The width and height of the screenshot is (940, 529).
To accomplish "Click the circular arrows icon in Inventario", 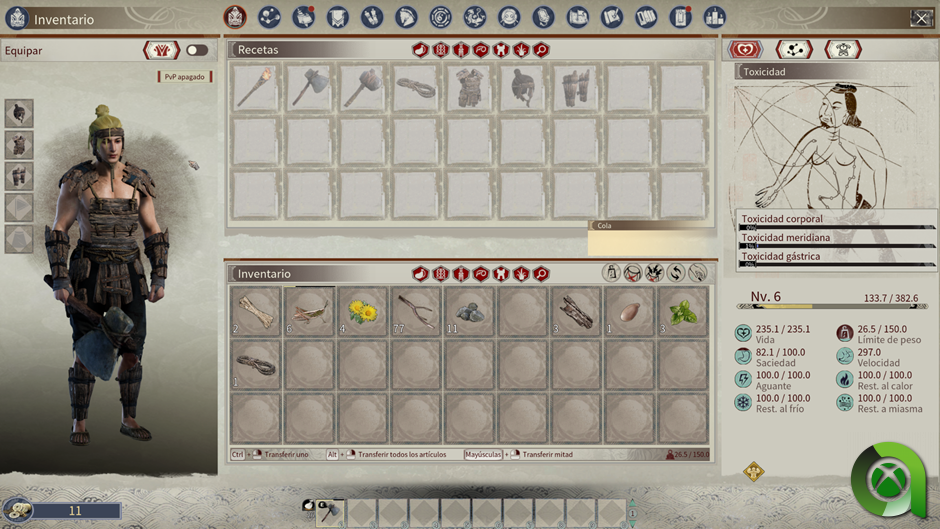I will pos(676,273).
